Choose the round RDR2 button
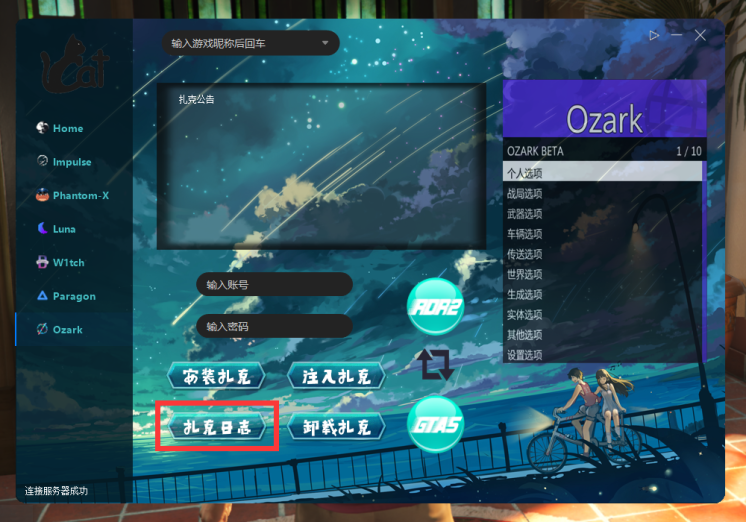746x522 pixels. tap(436, 307)
